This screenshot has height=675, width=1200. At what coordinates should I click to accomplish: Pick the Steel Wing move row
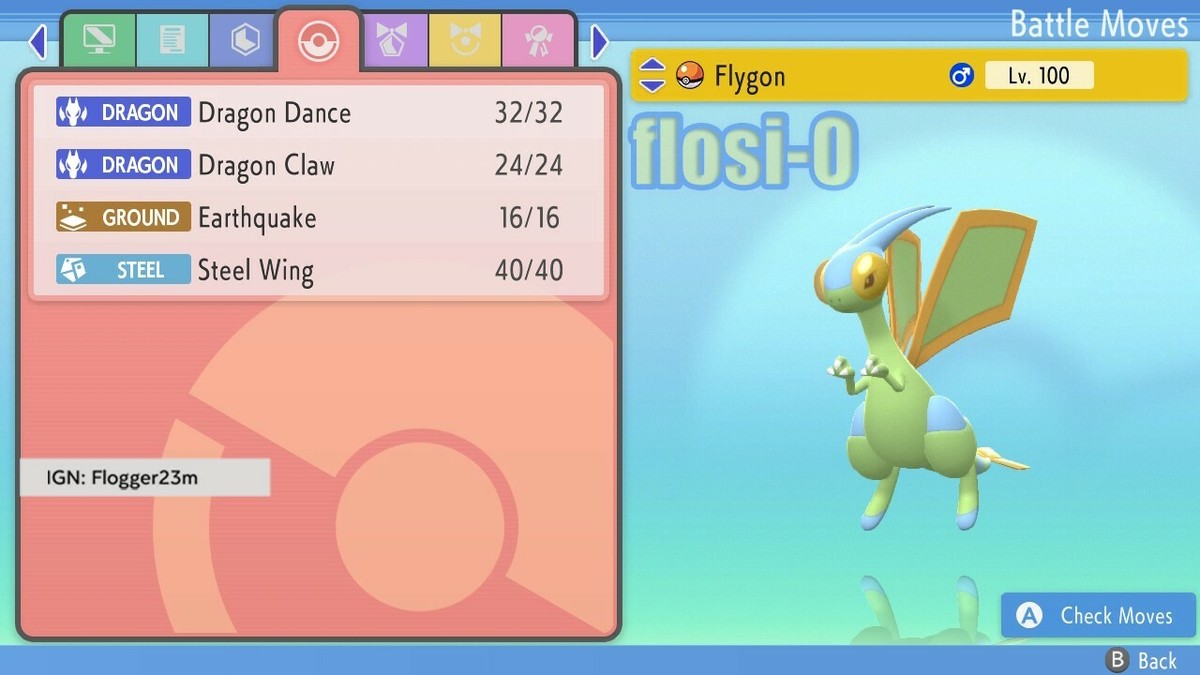(x=318, y=270)
